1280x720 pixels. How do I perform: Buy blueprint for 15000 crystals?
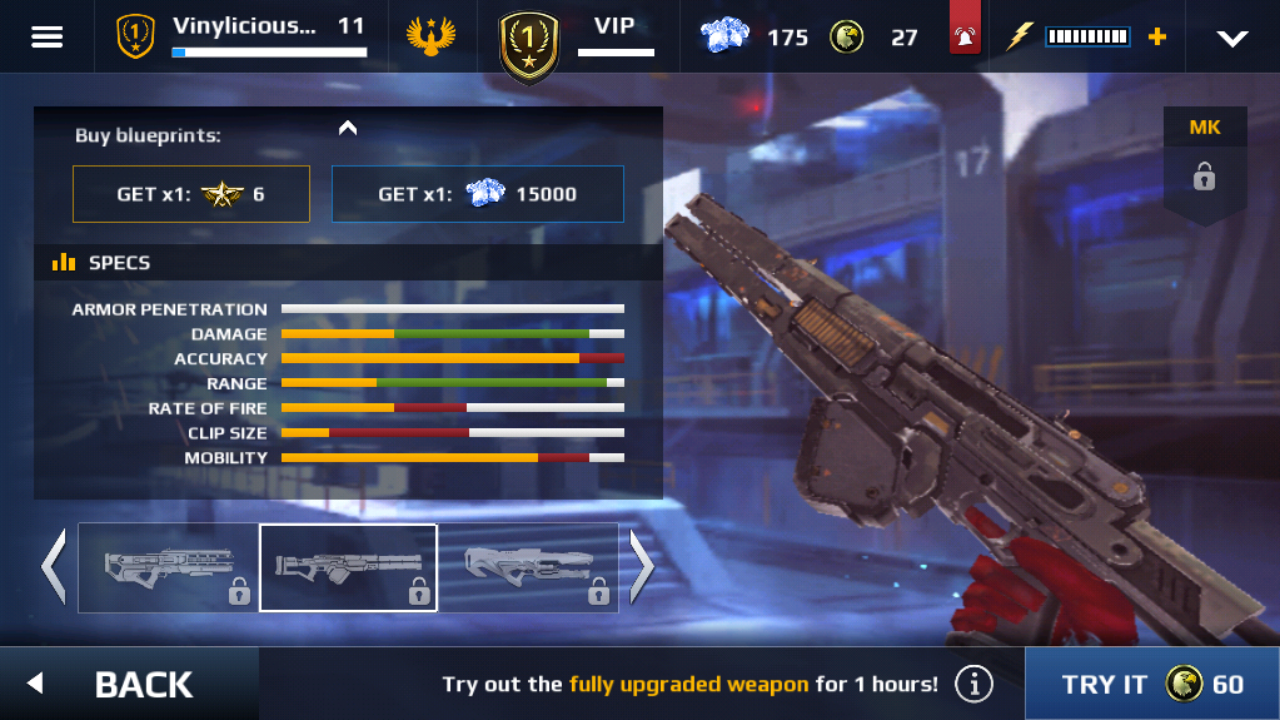pos(477,194)
